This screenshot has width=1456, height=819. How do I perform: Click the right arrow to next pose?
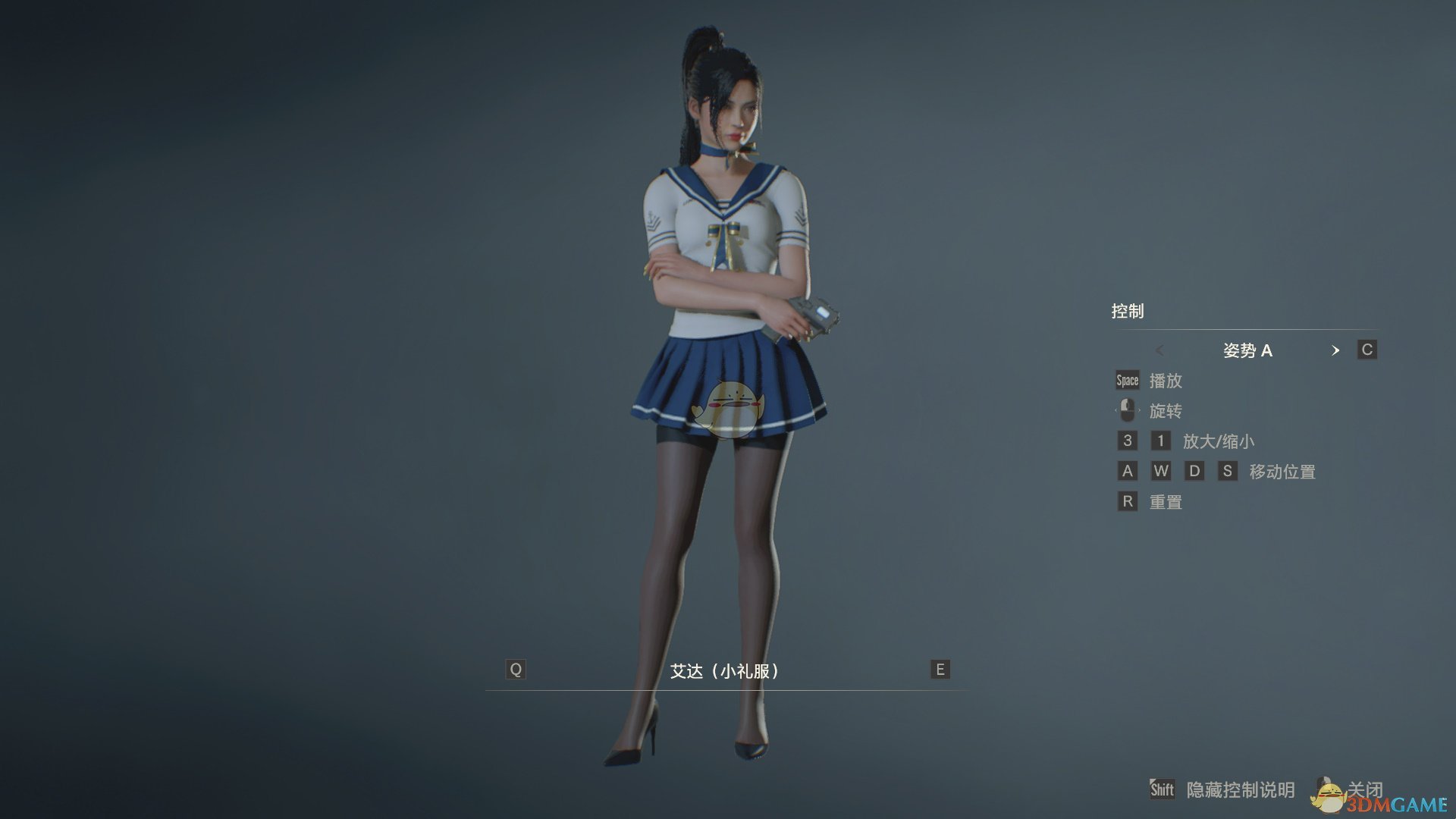[x=1336, y=351]
